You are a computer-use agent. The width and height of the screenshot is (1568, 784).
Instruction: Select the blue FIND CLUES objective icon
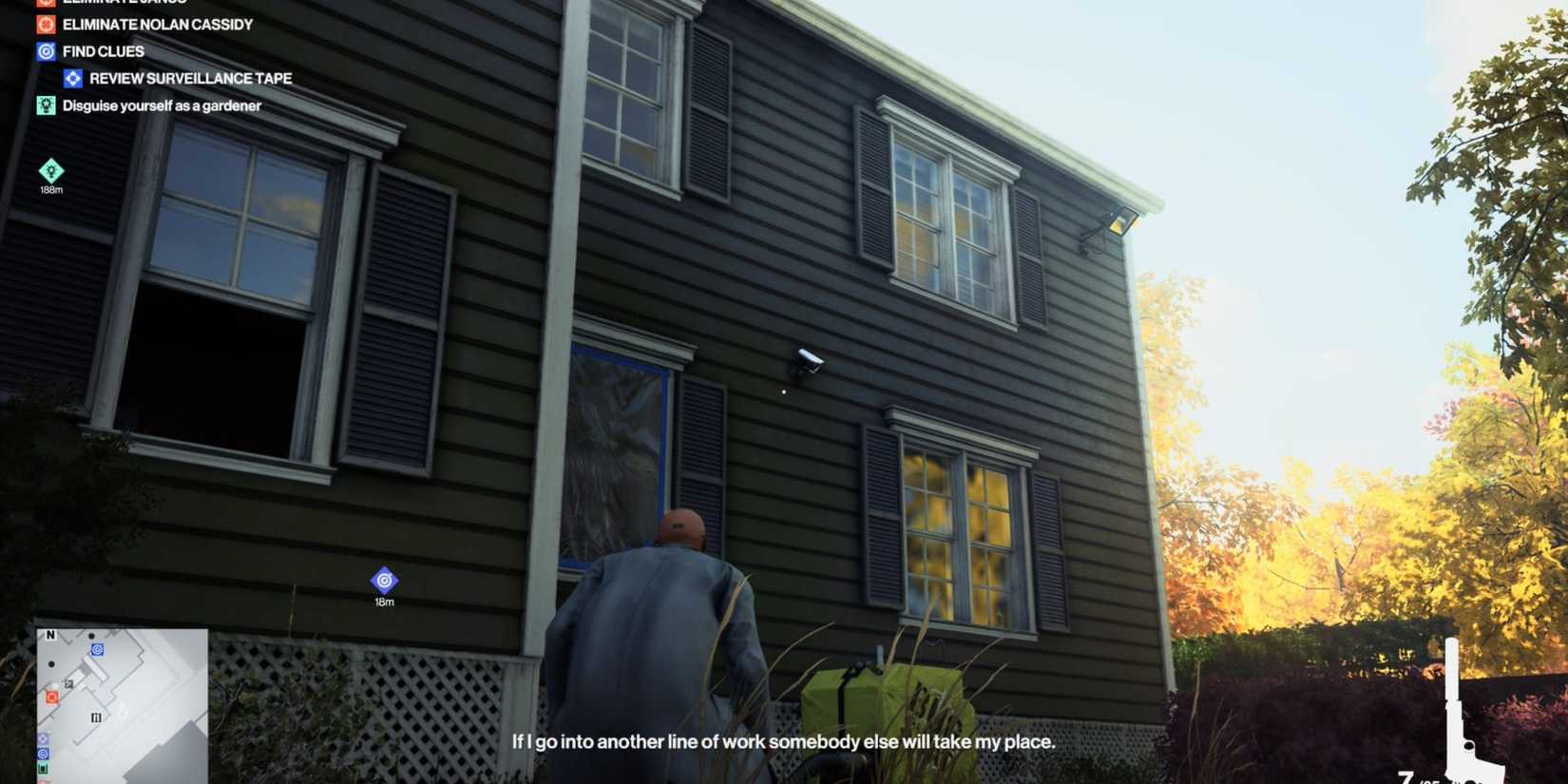(x=45, y=51)
